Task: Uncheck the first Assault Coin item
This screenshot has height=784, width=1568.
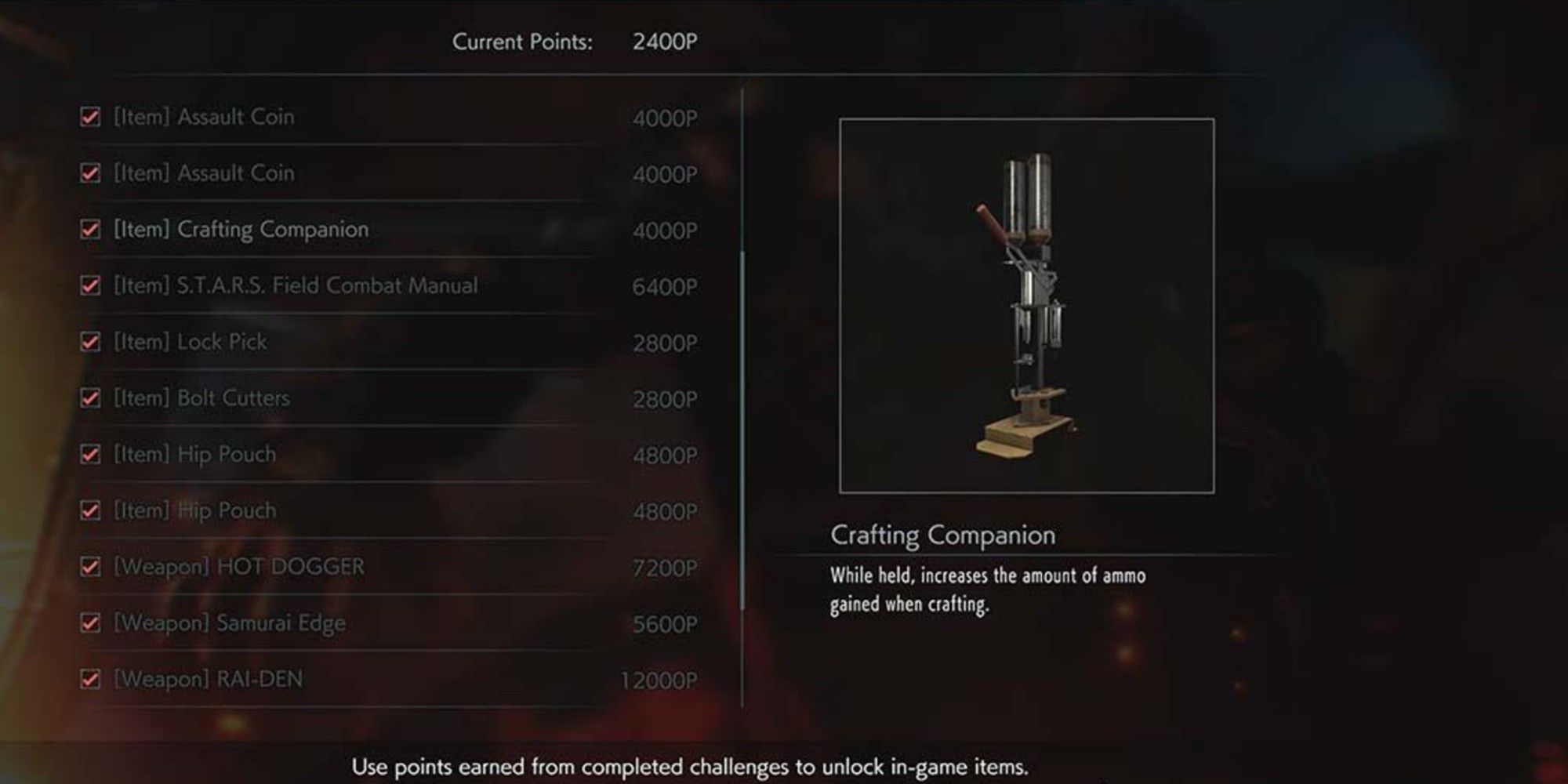Action: click(x=92, y=117)
